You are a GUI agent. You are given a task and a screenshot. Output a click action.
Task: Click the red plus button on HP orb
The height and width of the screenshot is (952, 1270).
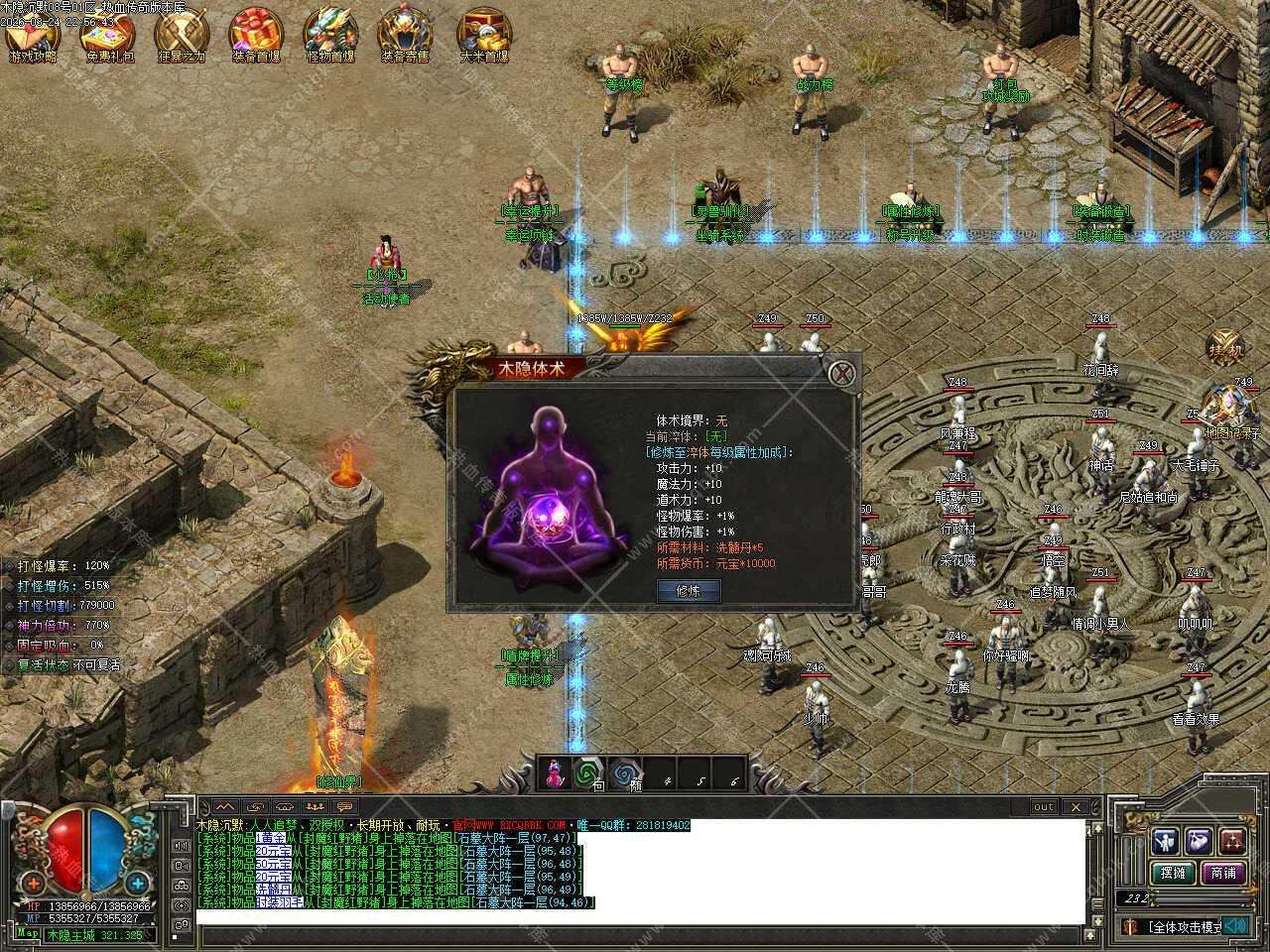pos(33,883)
